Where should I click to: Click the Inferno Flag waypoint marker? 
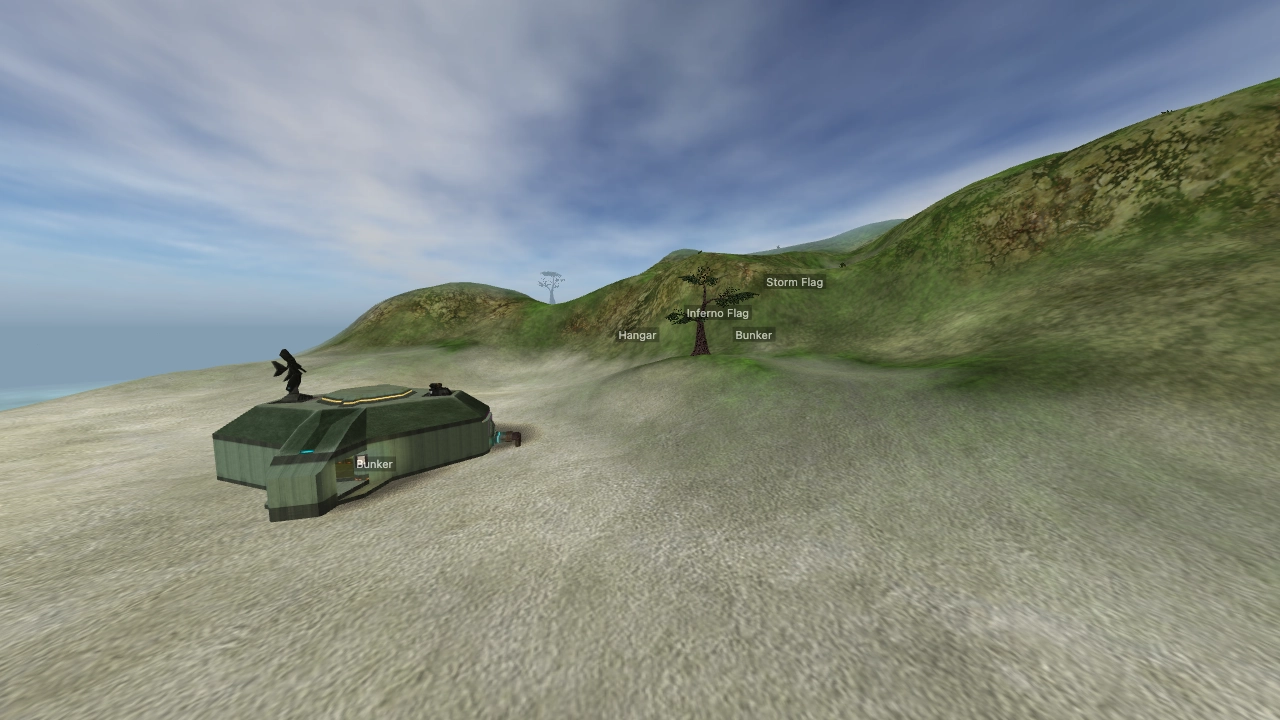click(718, 313)
